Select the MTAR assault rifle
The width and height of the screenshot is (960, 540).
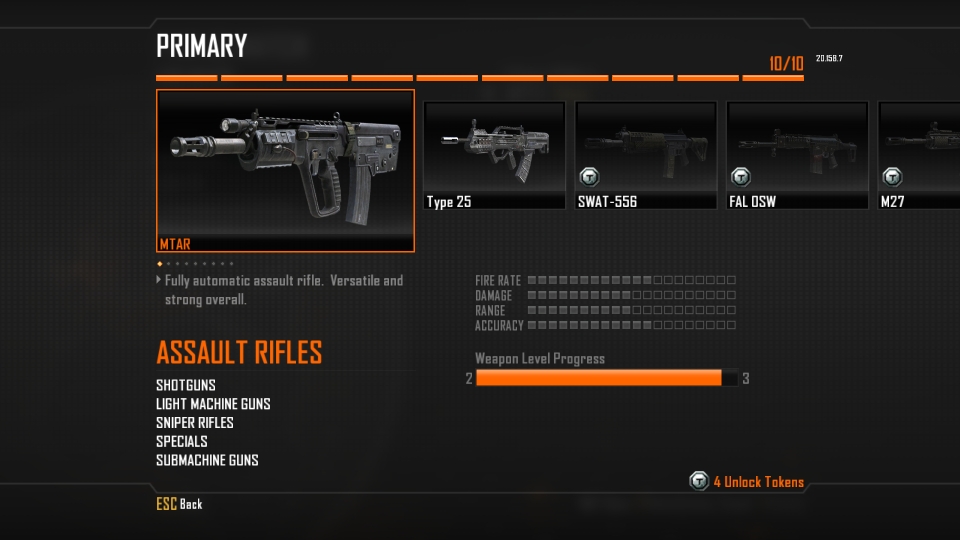click(285, 170)
